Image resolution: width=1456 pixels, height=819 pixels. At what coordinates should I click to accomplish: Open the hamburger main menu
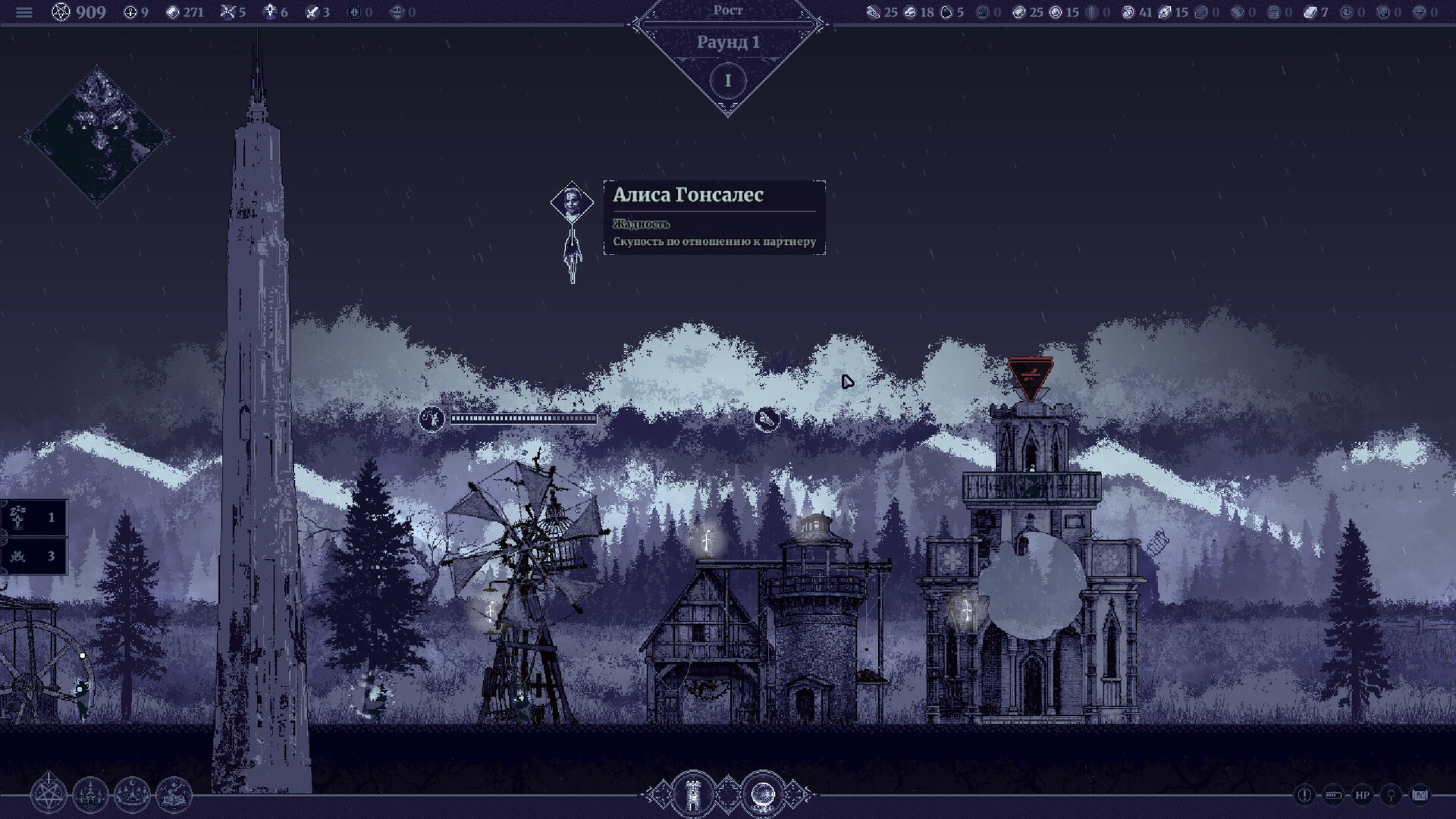pyautogui.click(x=24, y=12)
